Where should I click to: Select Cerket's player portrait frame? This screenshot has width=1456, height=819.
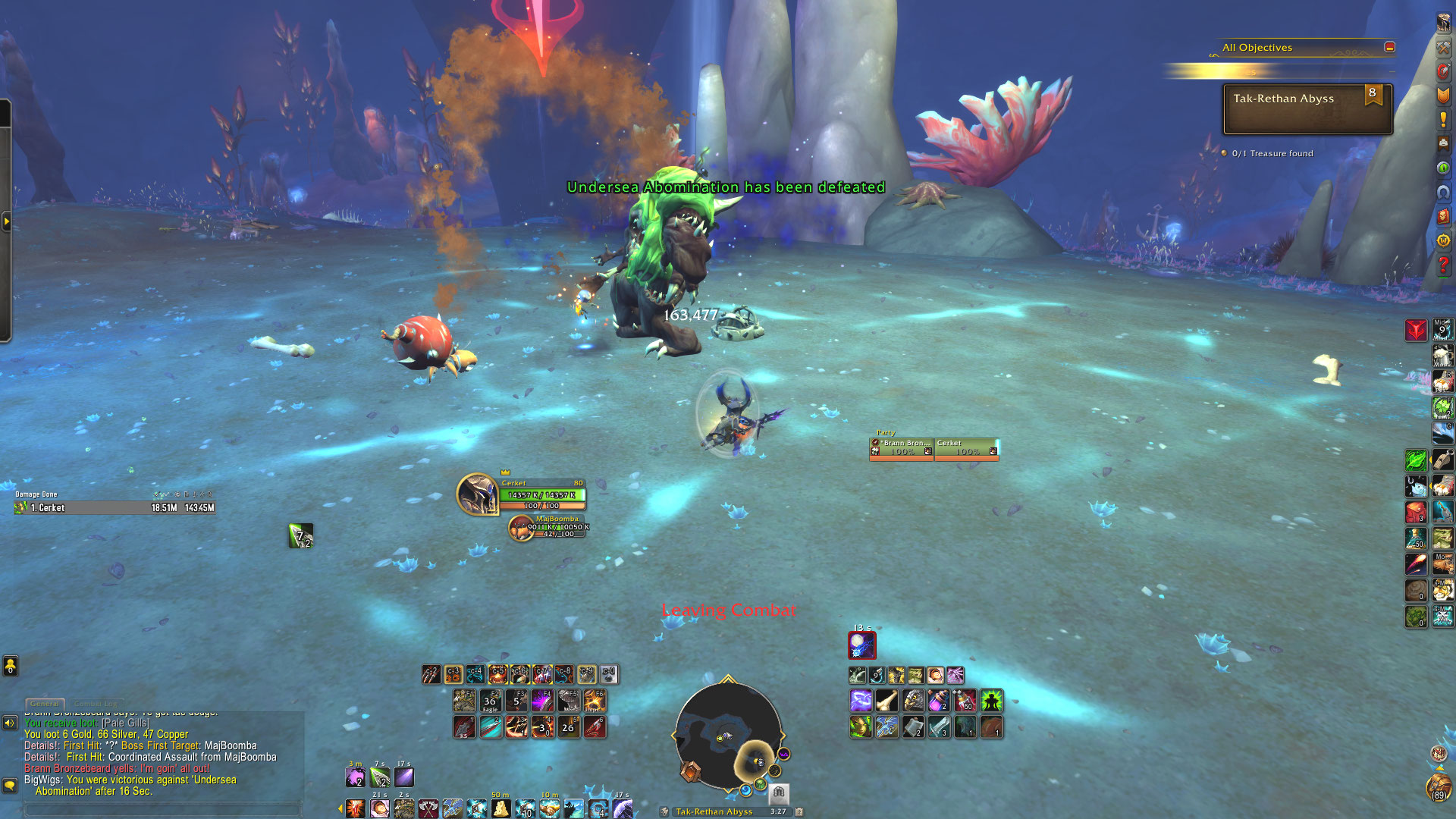[478, 494]
